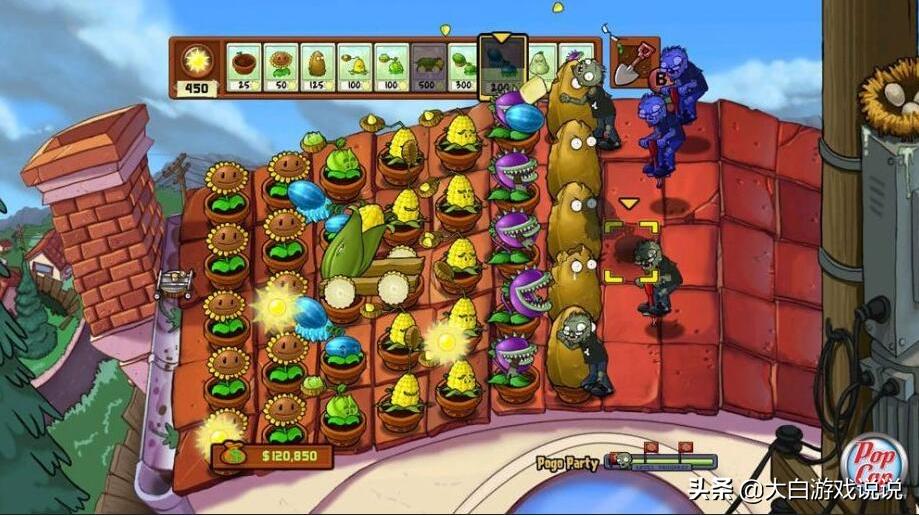
Task: Click the highlighted Winter Melon seed packet
Action: 503,68
